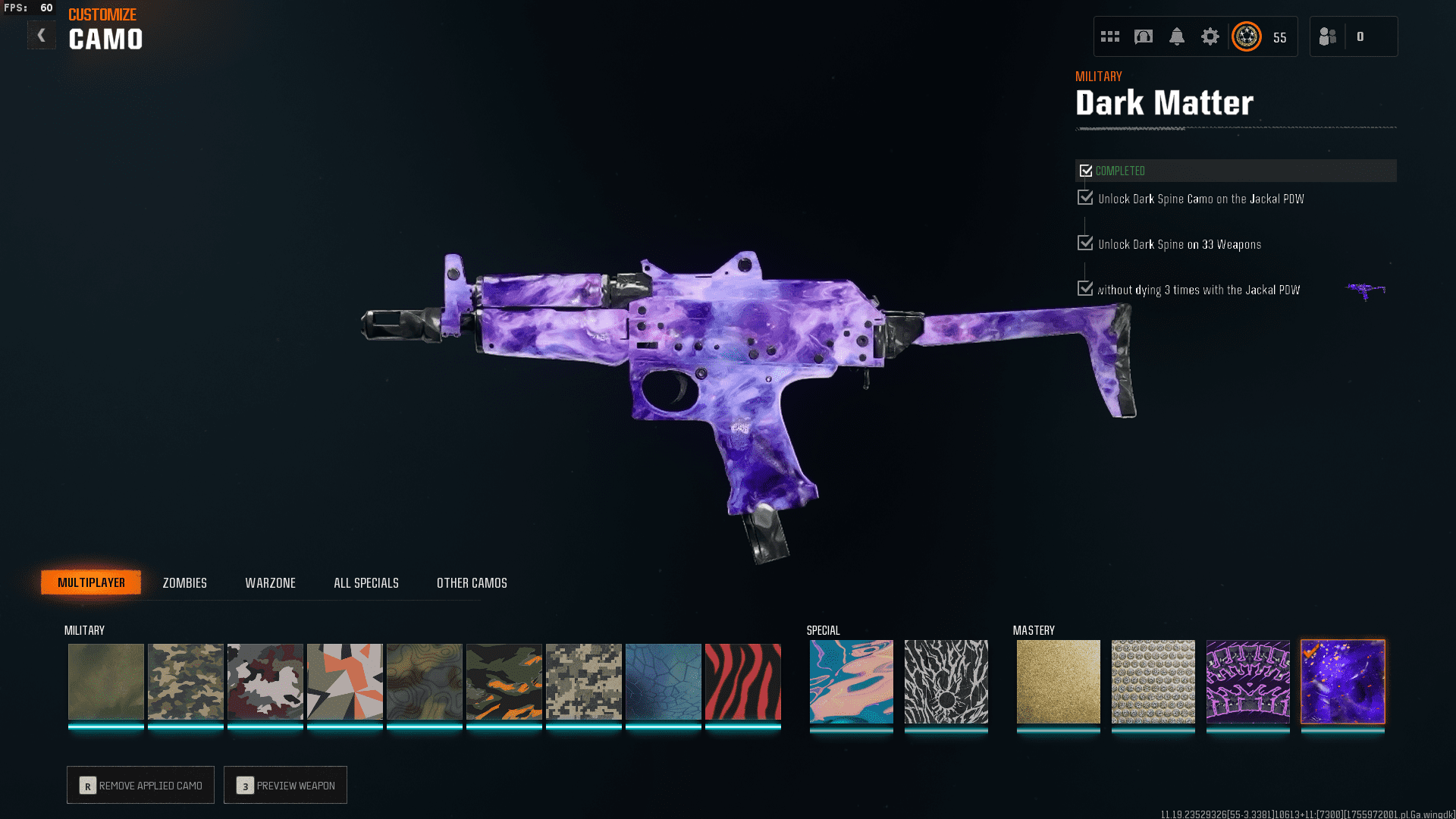Choose the Dark Spine mastery camo
This screenshot has width=1456, height=819.
tap(1247, 681)
